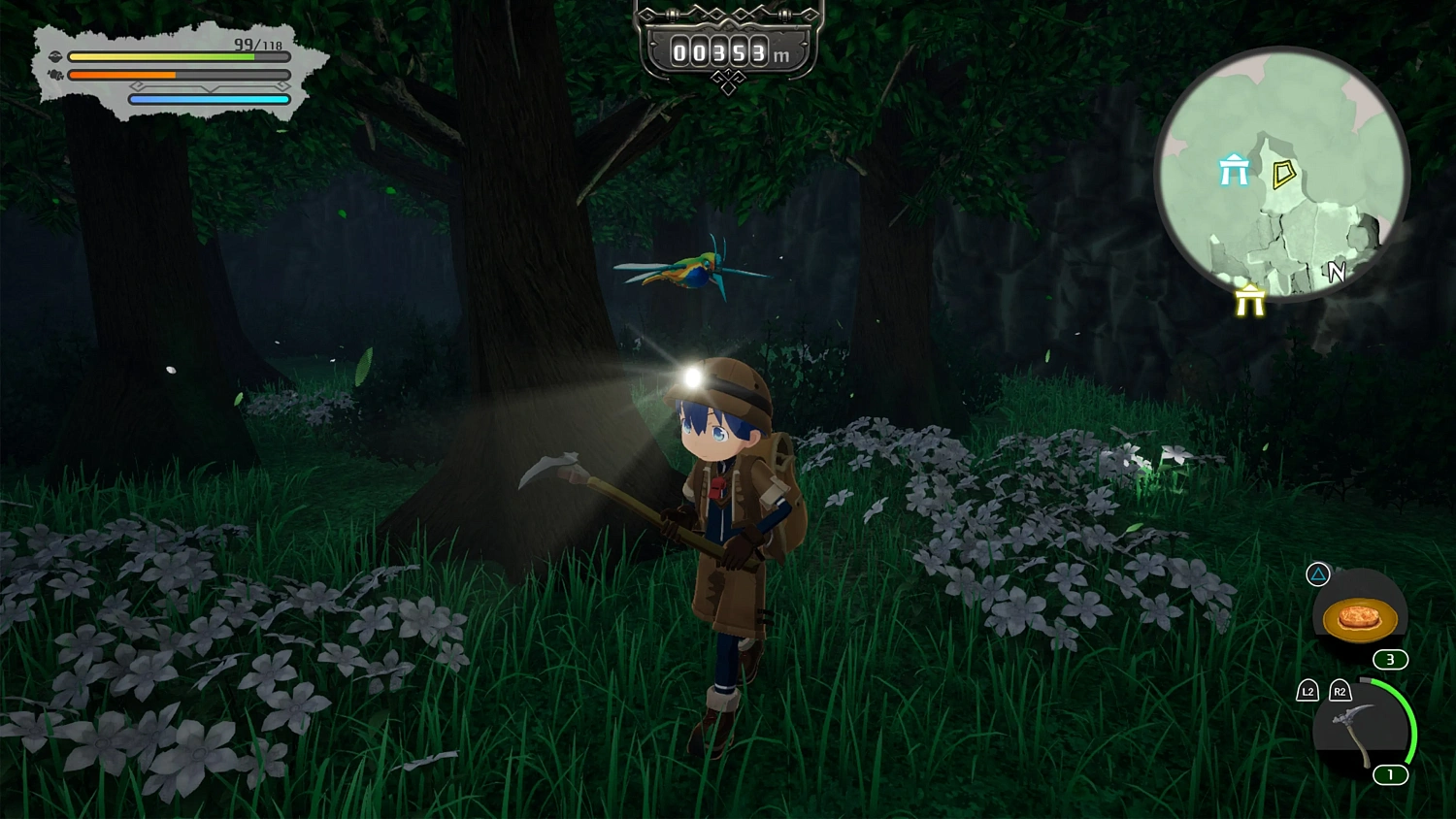Viewport: 1456px width, 819px height.
Task: Select the tool quantity badge showing 1
Action: 1390,775
